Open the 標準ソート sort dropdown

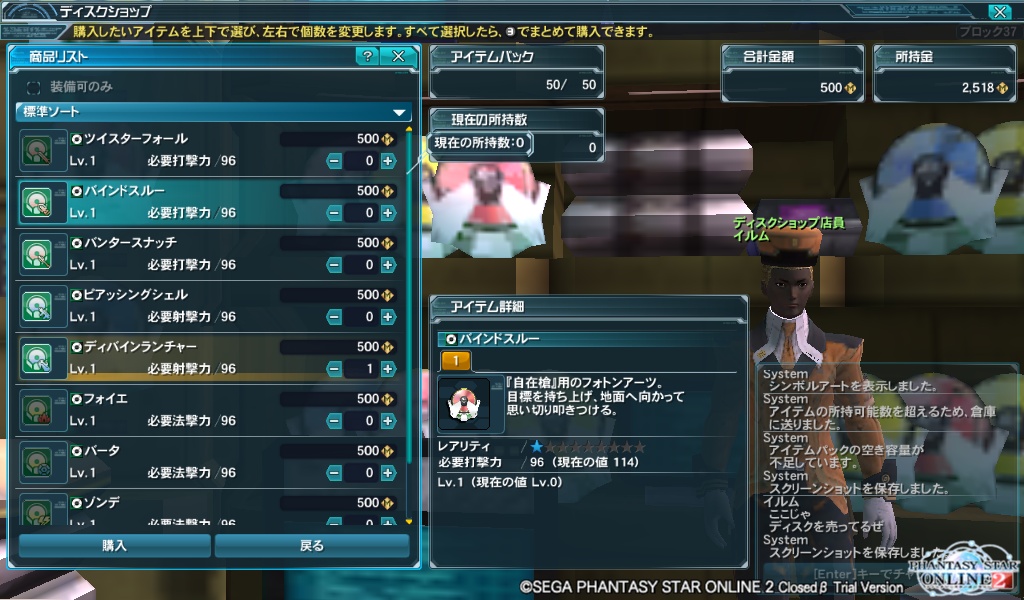214,112
